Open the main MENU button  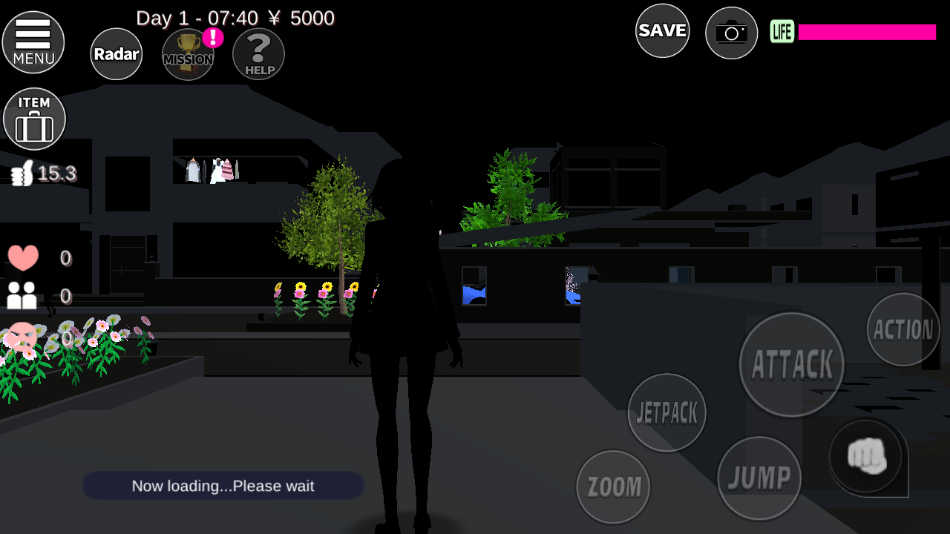pyautogui.click(x=33, y=42)
